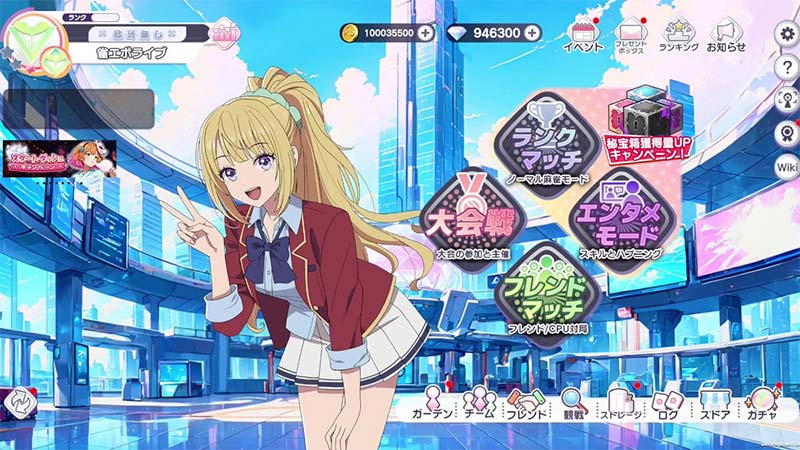Open the フレンド friends list
Screen dimensions: 800x450
tap(525, 404)
